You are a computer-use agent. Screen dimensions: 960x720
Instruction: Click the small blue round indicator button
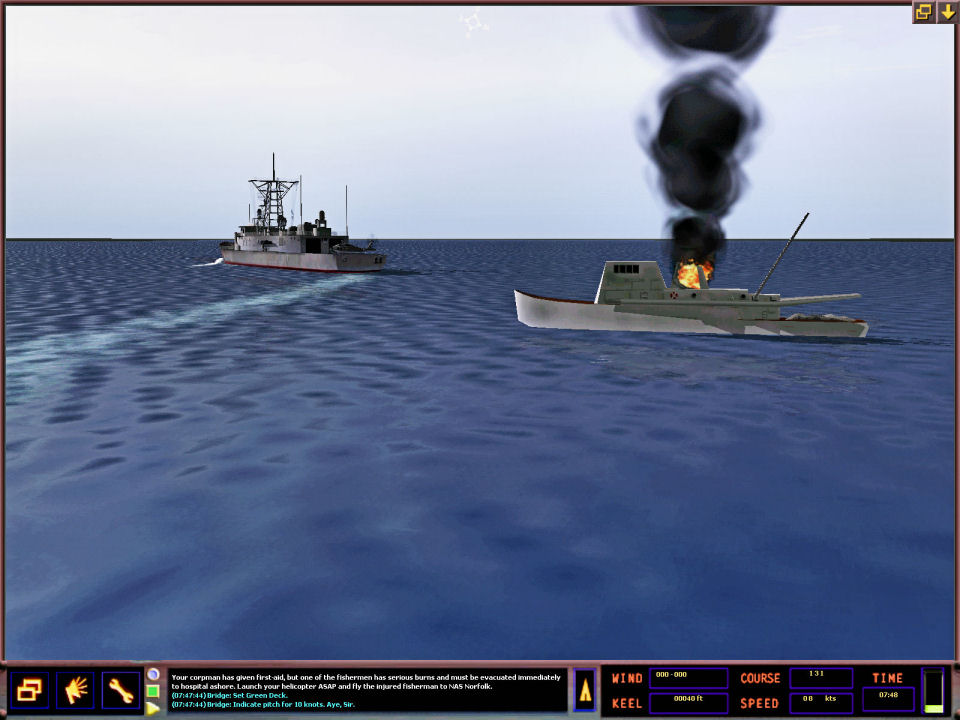(153, 674)
